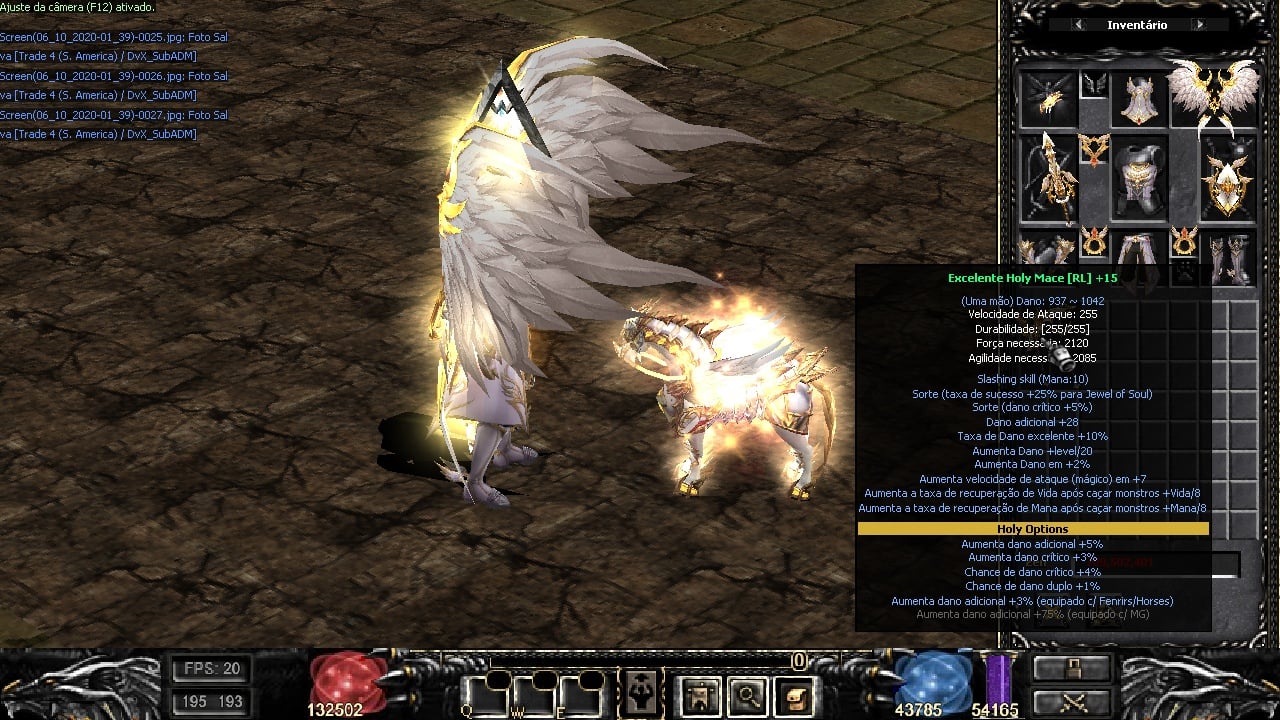Select the equipped gold-white shield slot

[1227, 178]
